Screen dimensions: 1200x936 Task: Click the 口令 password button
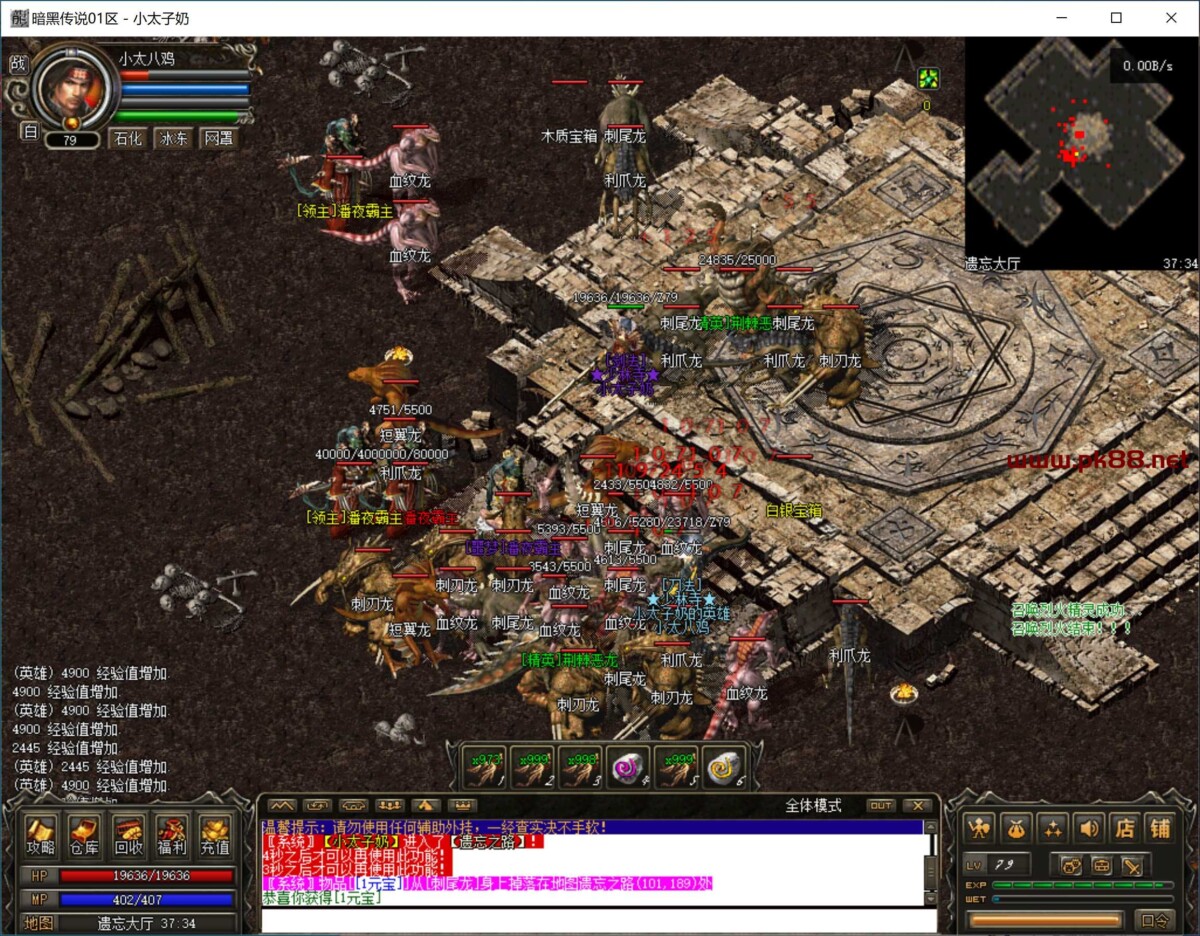[x=1155, y=921]
